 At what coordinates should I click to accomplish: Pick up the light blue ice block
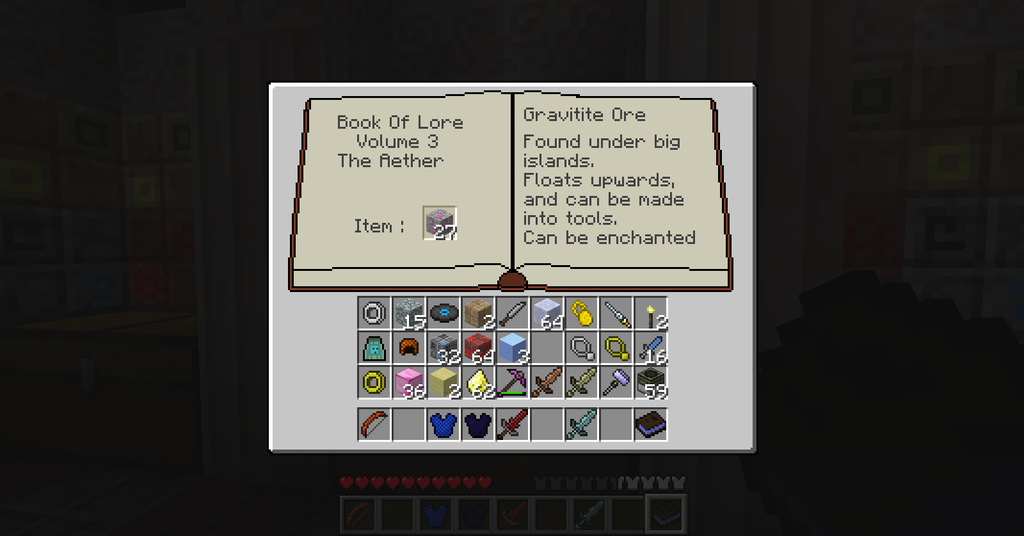click(x=512, y=348)
